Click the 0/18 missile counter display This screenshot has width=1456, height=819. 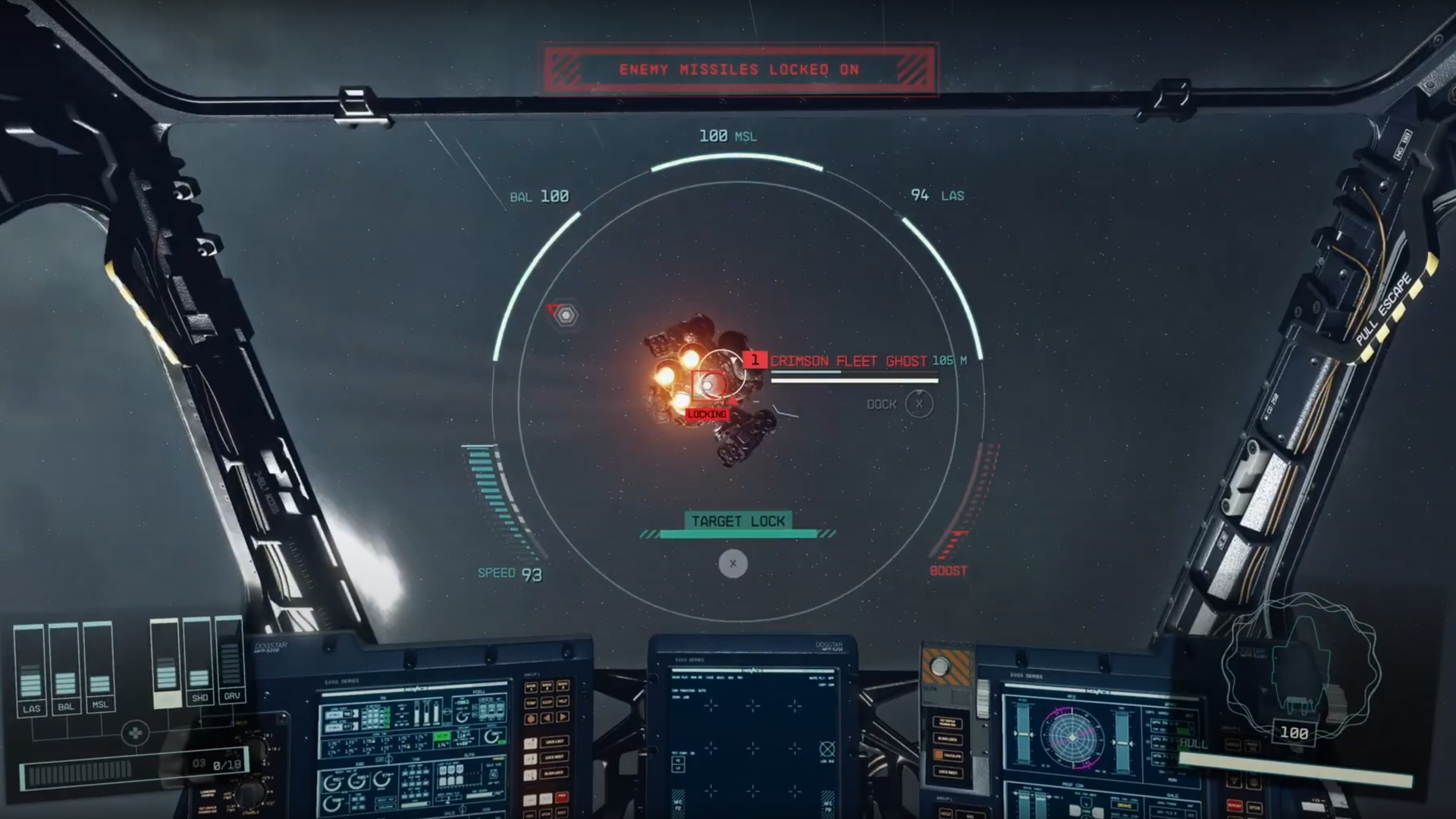pyautogui.click(x=227, y=764)
